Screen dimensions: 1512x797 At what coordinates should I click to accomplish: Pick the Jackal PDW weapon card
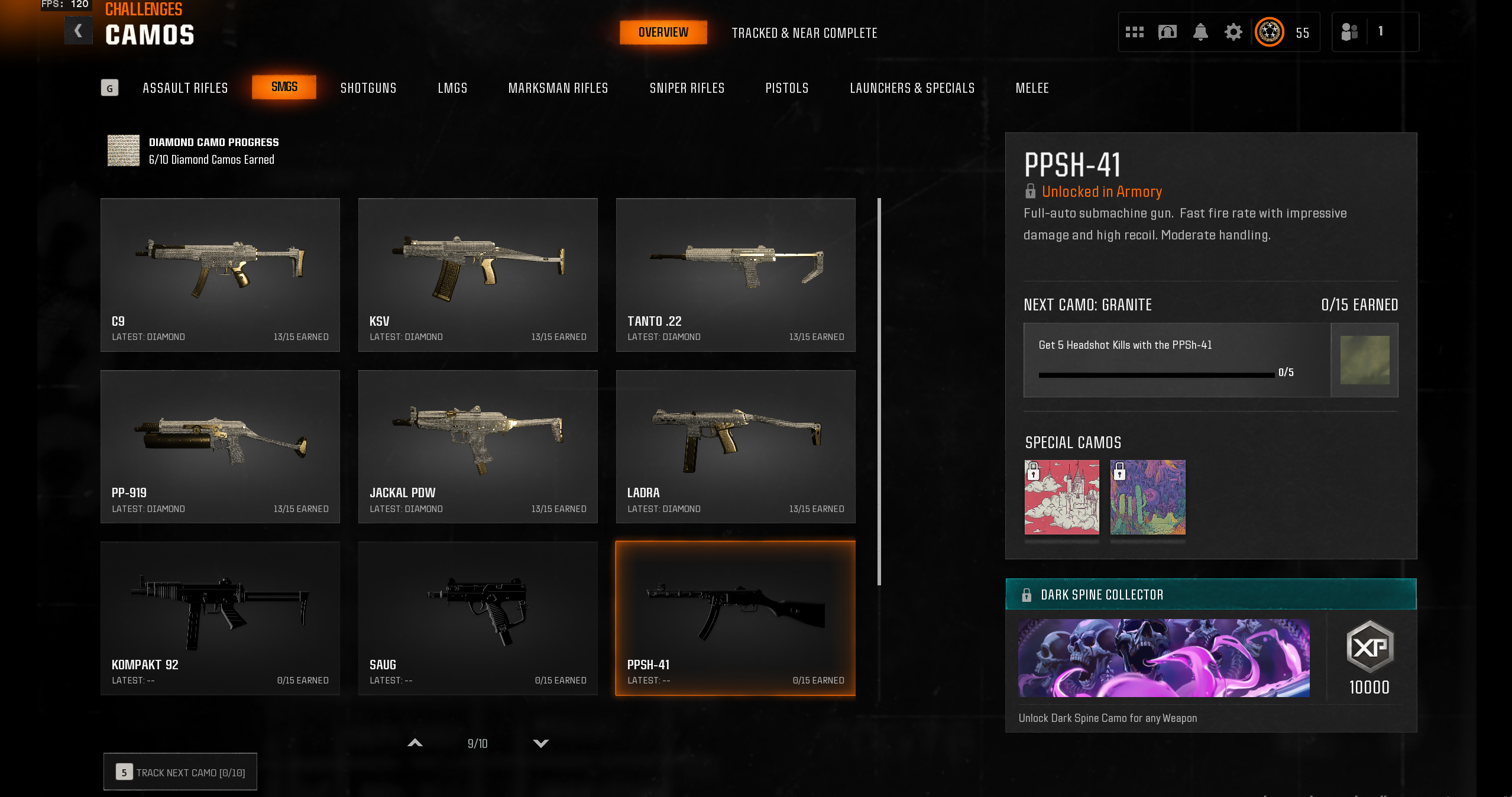pos(478,446)
